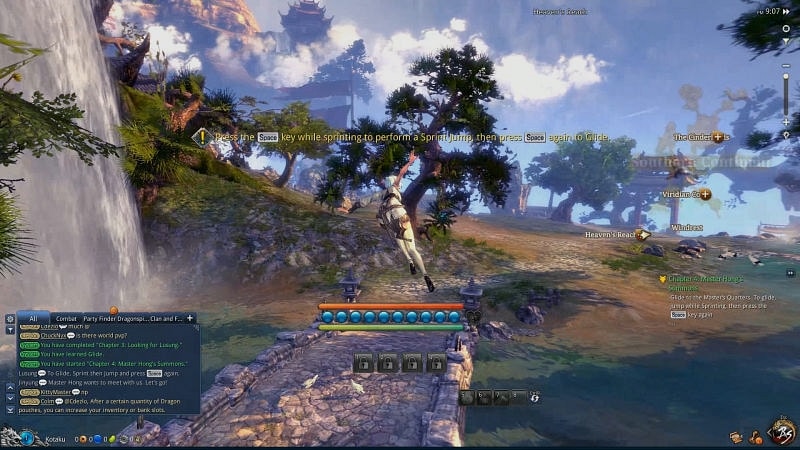Open the BS main menu emblem
This screenshot has height=450, width=800.
pyautogui.click(x=780, y=433)
